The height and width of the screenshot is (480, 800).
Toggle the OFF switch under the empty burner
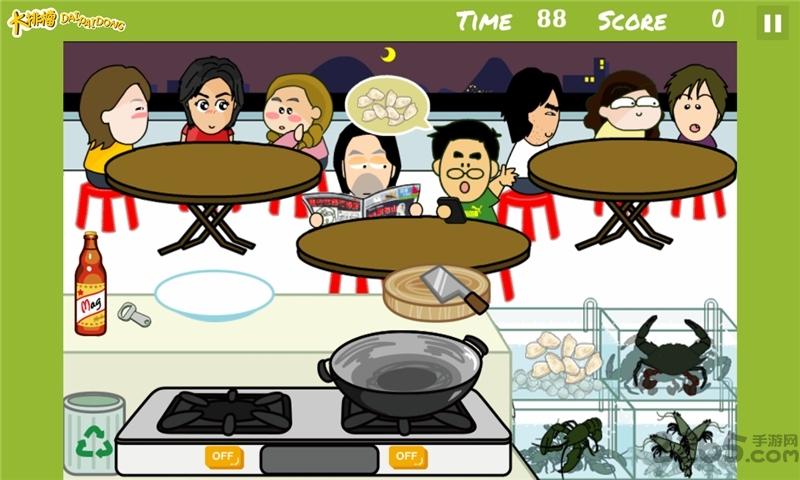tap(224, 457)
